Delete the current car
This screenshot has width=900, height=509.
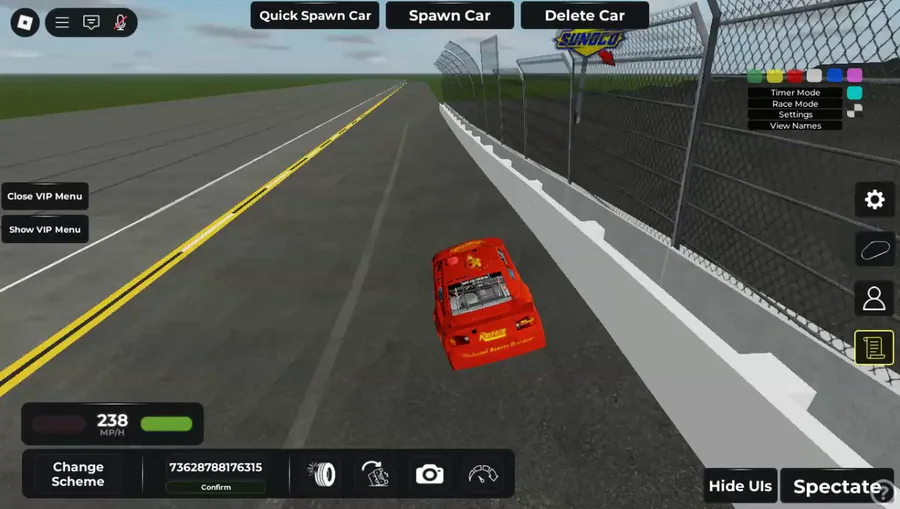(584, 15)
